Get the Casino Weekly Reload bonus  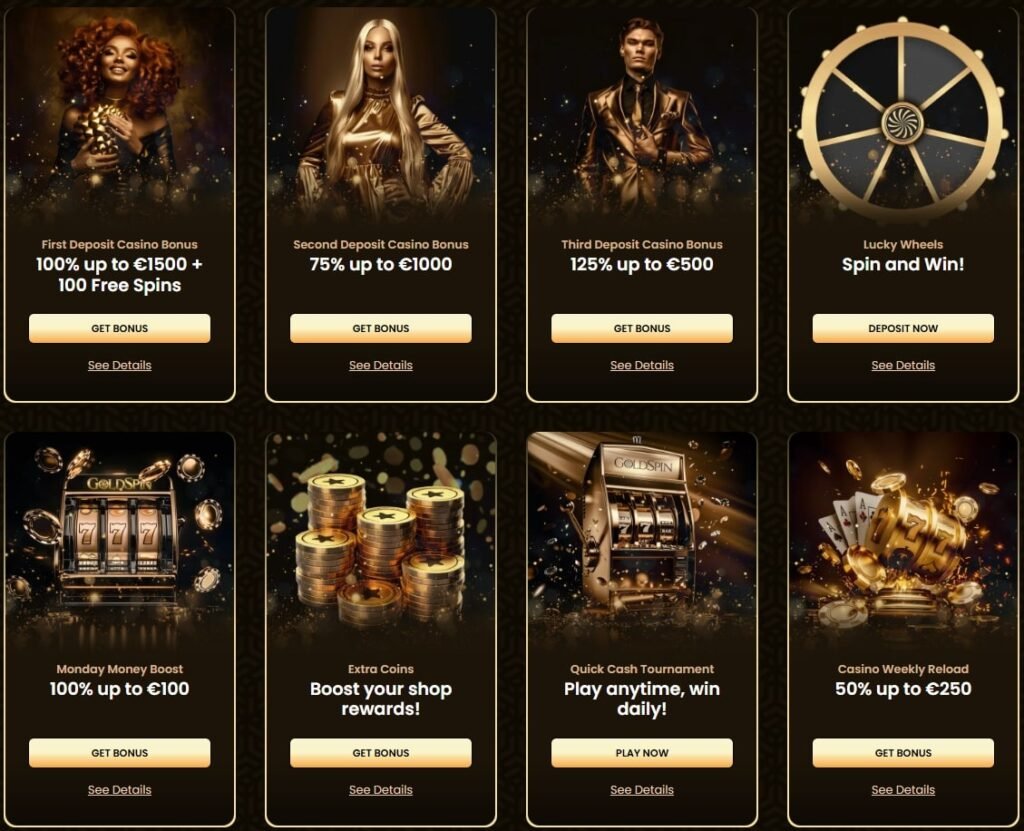pyautogui.click(x=902, y=753)
